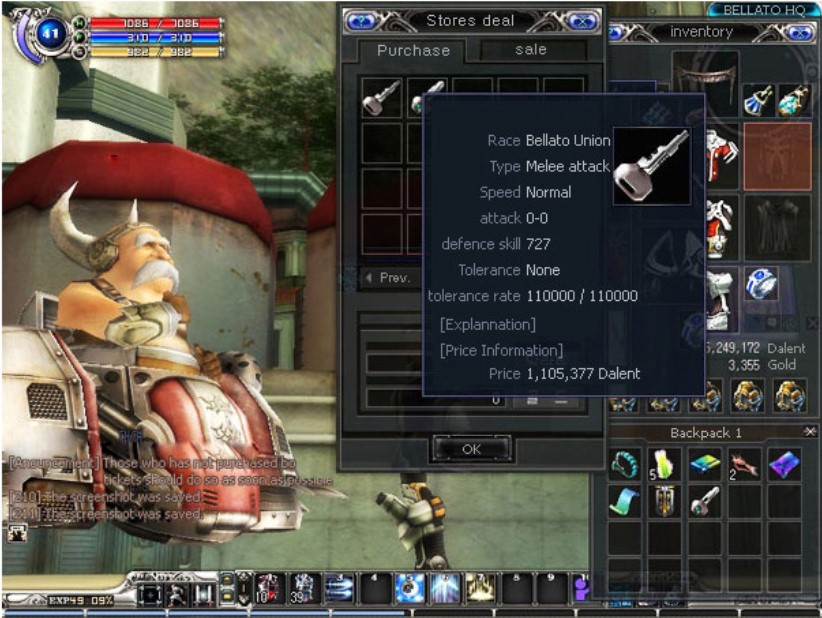
Task: Select the teal bracelet in backpack
Action: click(x=626, y=464)
